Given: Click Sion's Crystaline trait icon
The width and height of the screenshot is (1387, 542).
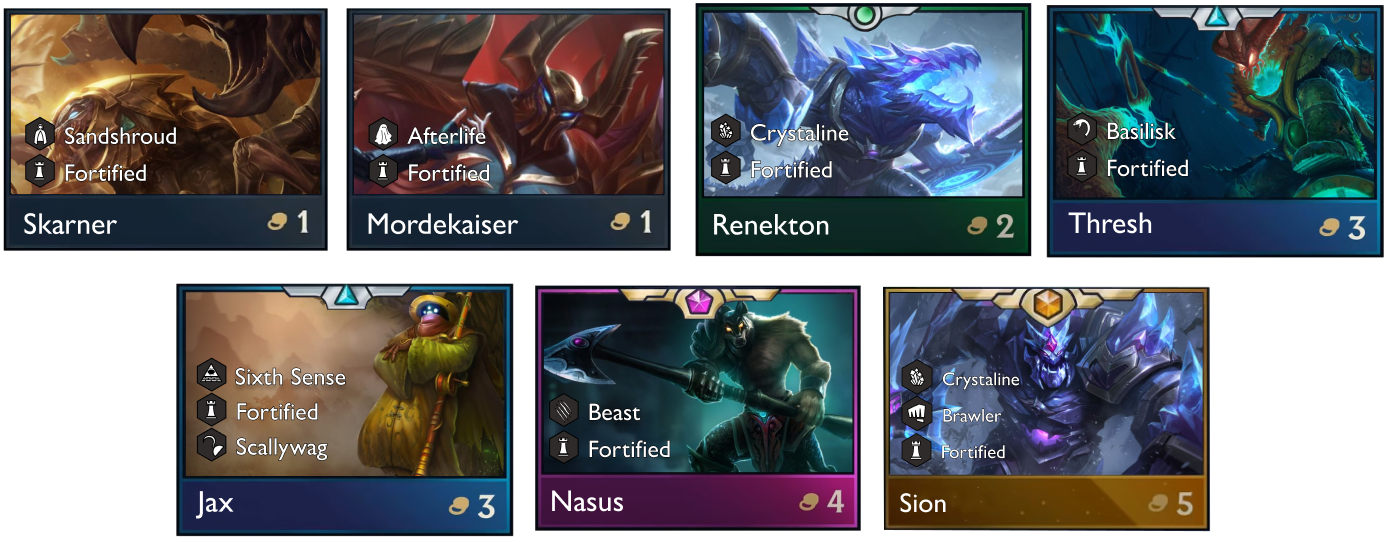Looking at the screenshot, I should point(916,379).
